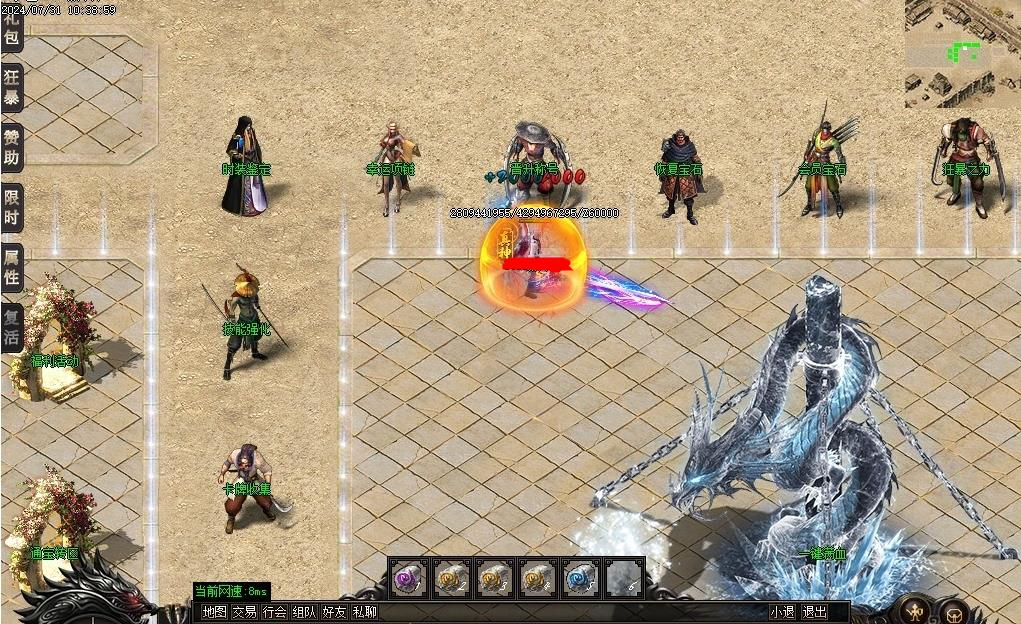Click the minimap in the corner
This screenshot has height=624, width=1021.
962,53
